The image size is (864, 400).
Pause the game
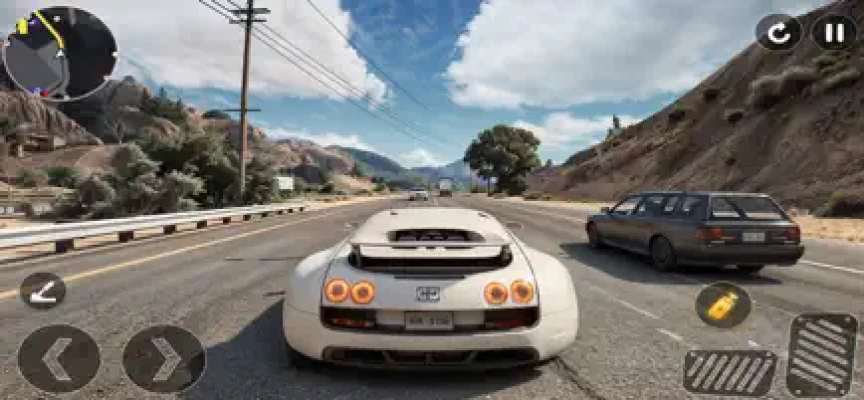tap(833, 32)
